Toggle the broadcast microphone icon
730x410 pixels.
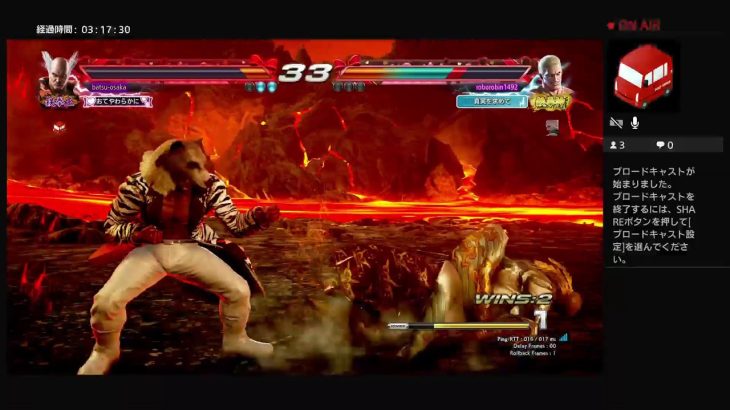coord(634,123)
